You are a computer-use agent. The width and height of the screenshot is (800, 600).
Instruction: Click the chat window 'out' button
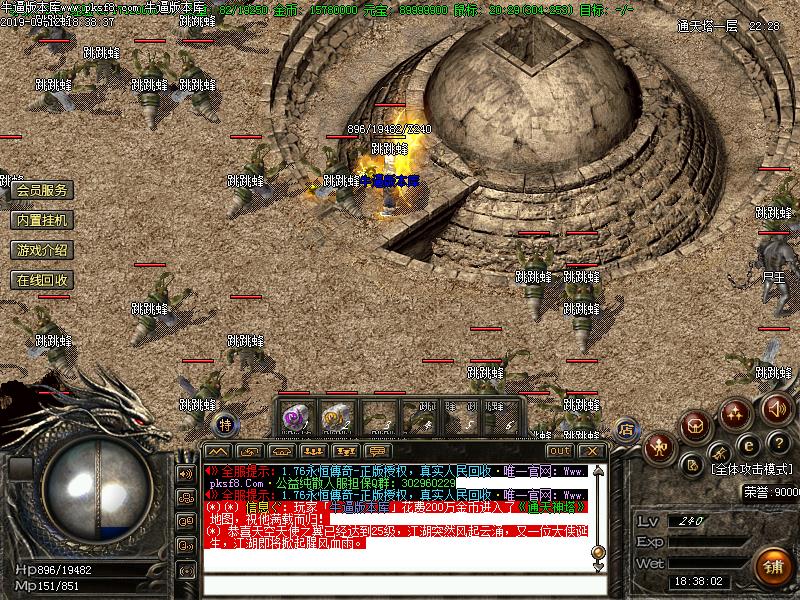[559, 451]
